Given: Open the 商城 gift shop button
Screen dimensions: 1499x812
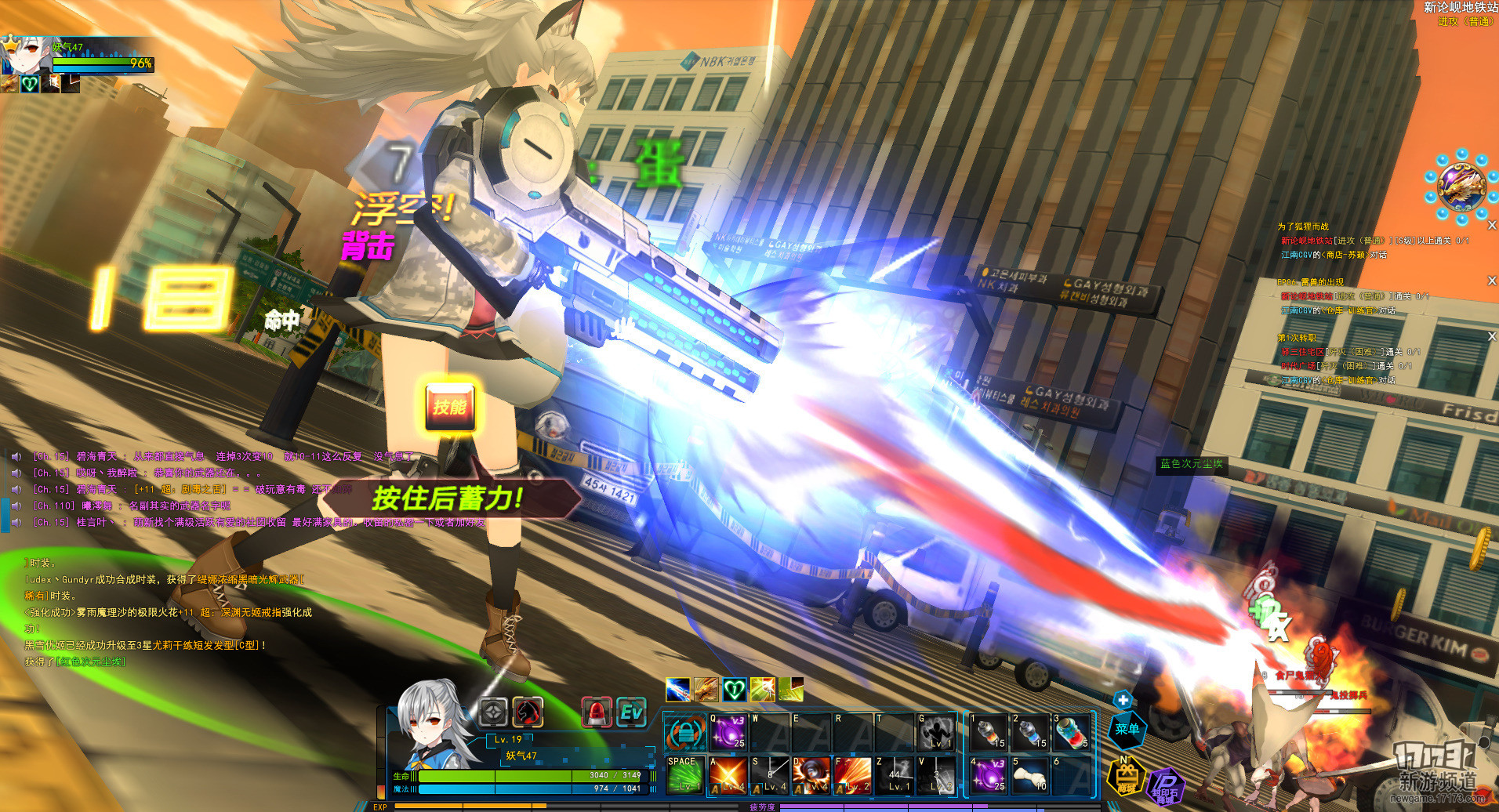Looking at the screenshot, I should 1126,778.
